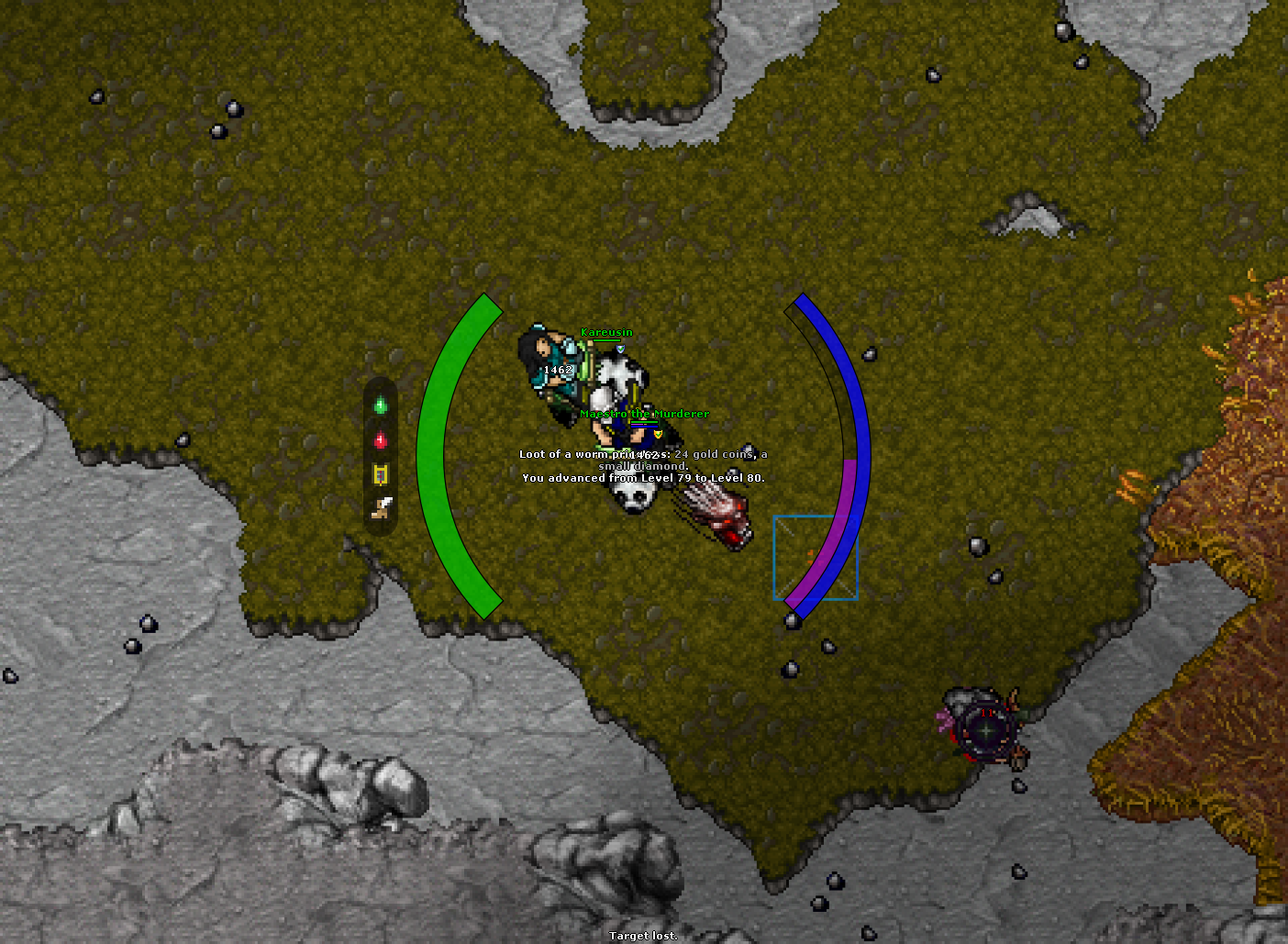Image resolution: width=1288 pixels, height=944 pixels.
Task: Click the brown boot item in the hotbar
Action: pos(380,507)
